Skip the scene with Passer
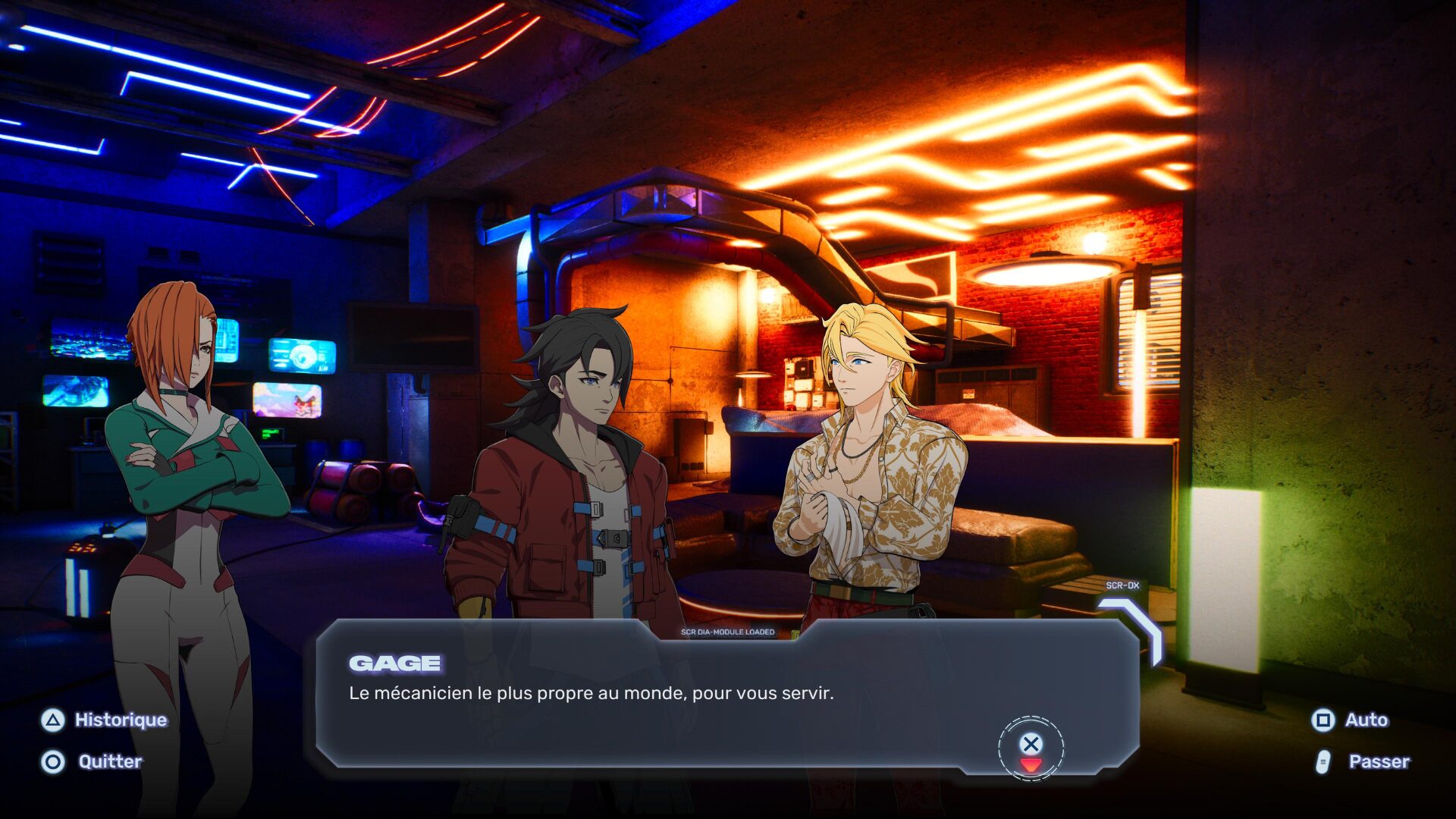Image resolution: width=1456 pixels, height=819 pixels. pyautogui.click(x=1363, y=761)
